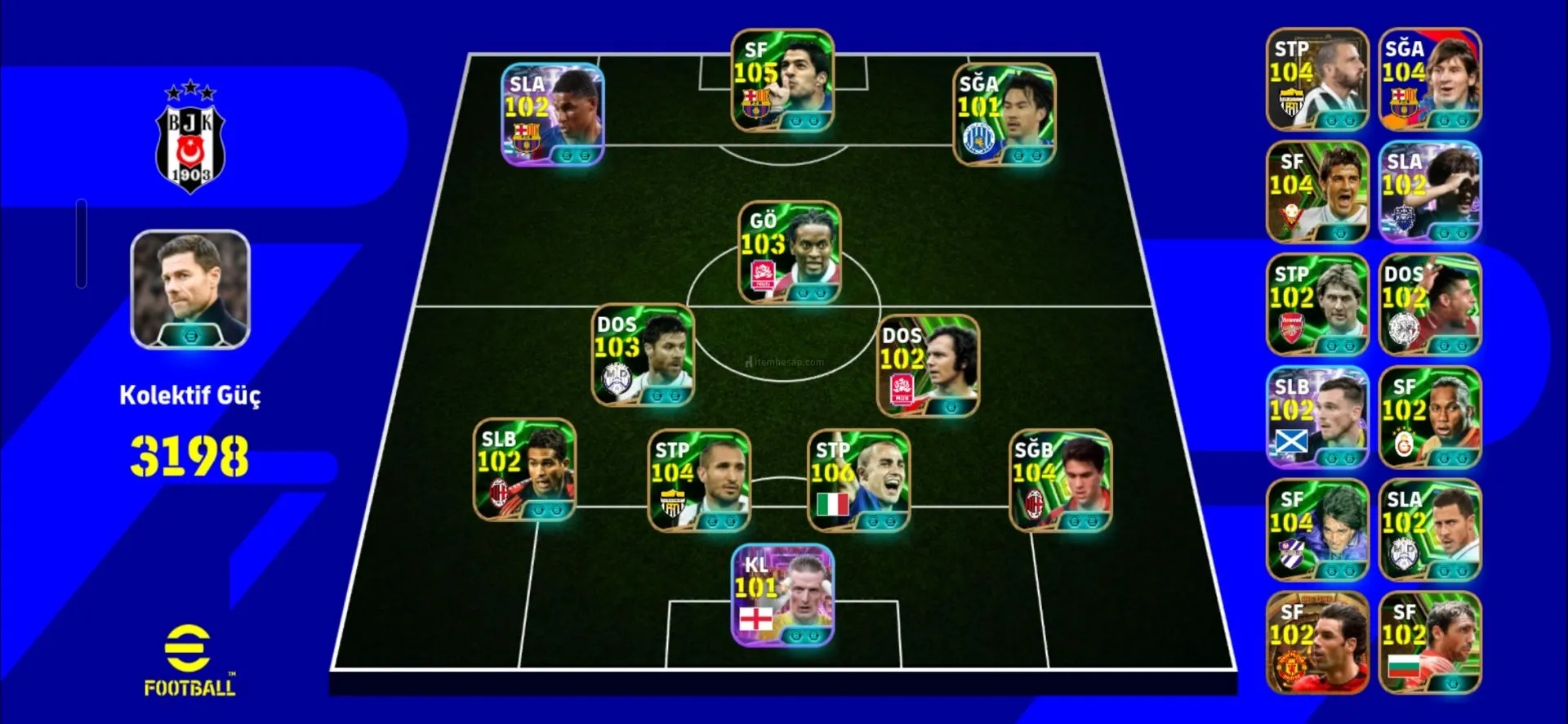Select the SĞA 104 substitute card

(x=1429, y=79)
